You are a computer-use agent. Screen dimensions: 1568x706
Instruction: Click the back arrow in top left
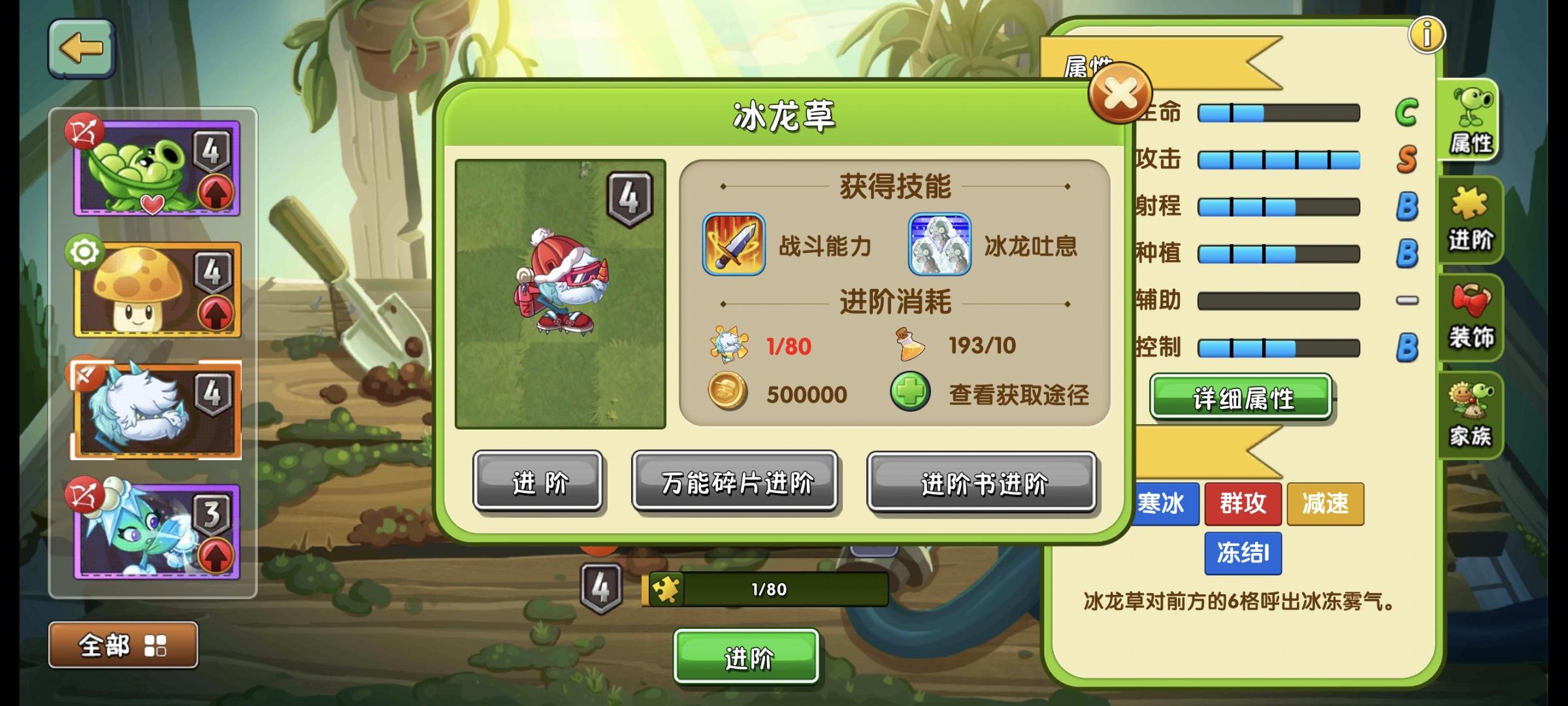[81, 47]
